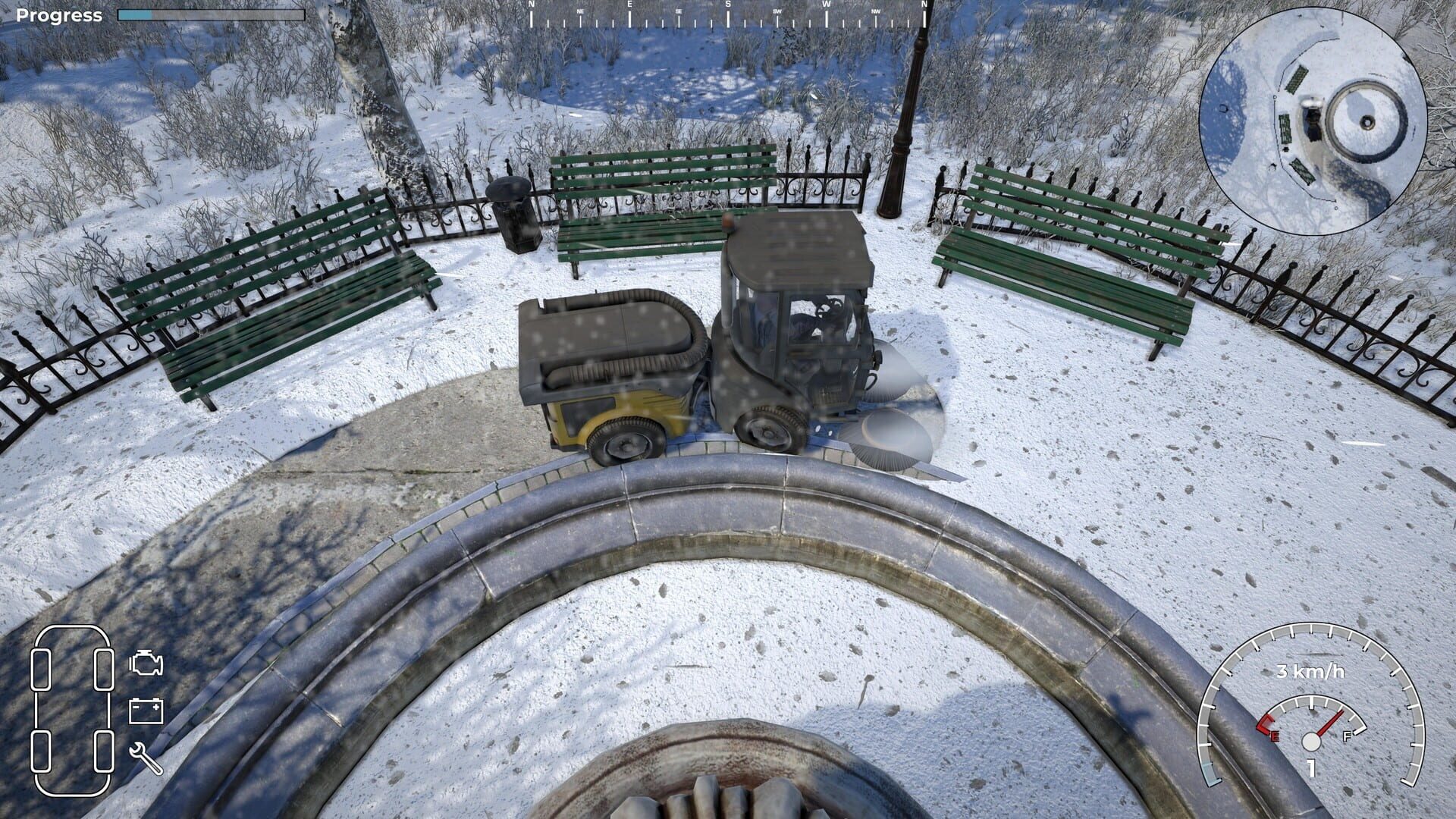Select the battery status icon
Viewport: 1456px width, 819px height.
(144, 711)
